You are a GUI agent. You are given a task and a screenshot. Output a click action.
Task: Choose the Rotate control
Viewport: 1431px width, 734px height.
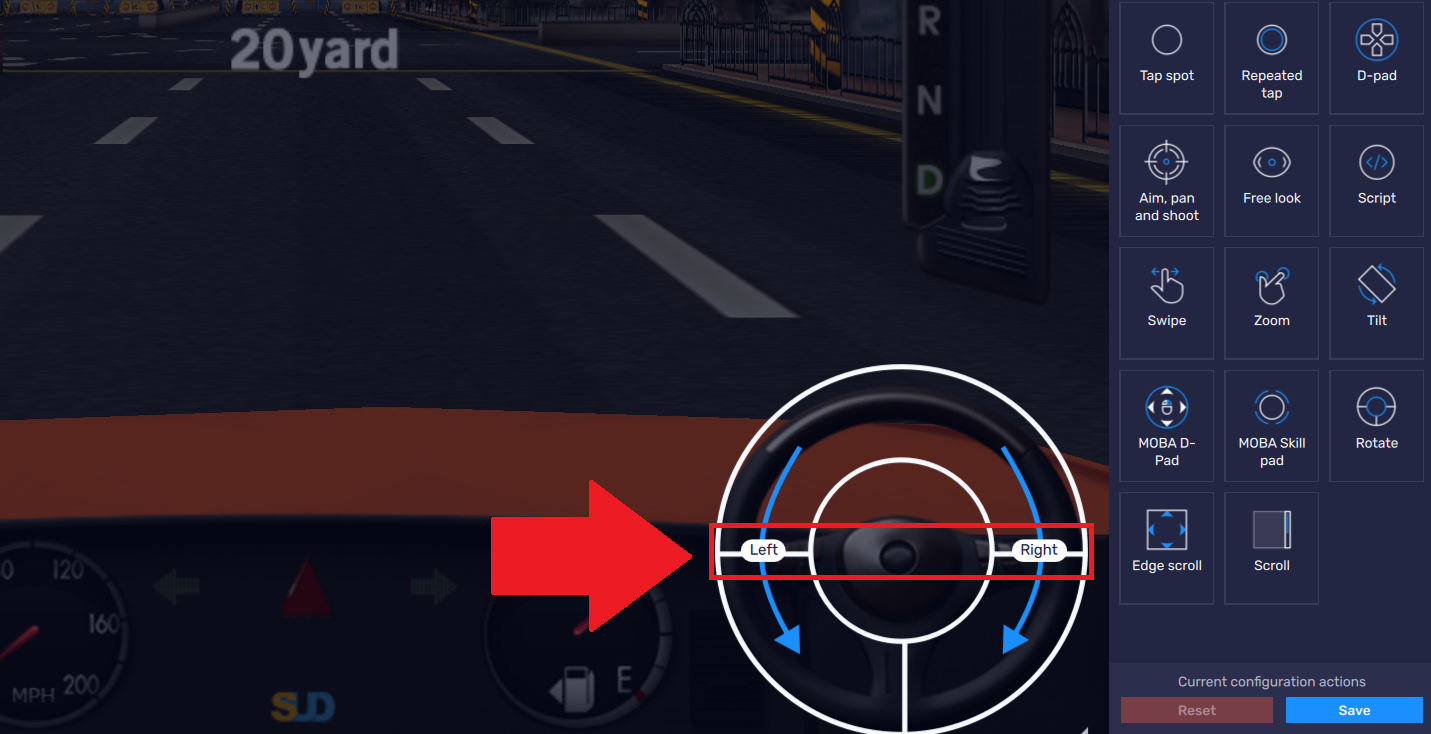[1376, 425]
